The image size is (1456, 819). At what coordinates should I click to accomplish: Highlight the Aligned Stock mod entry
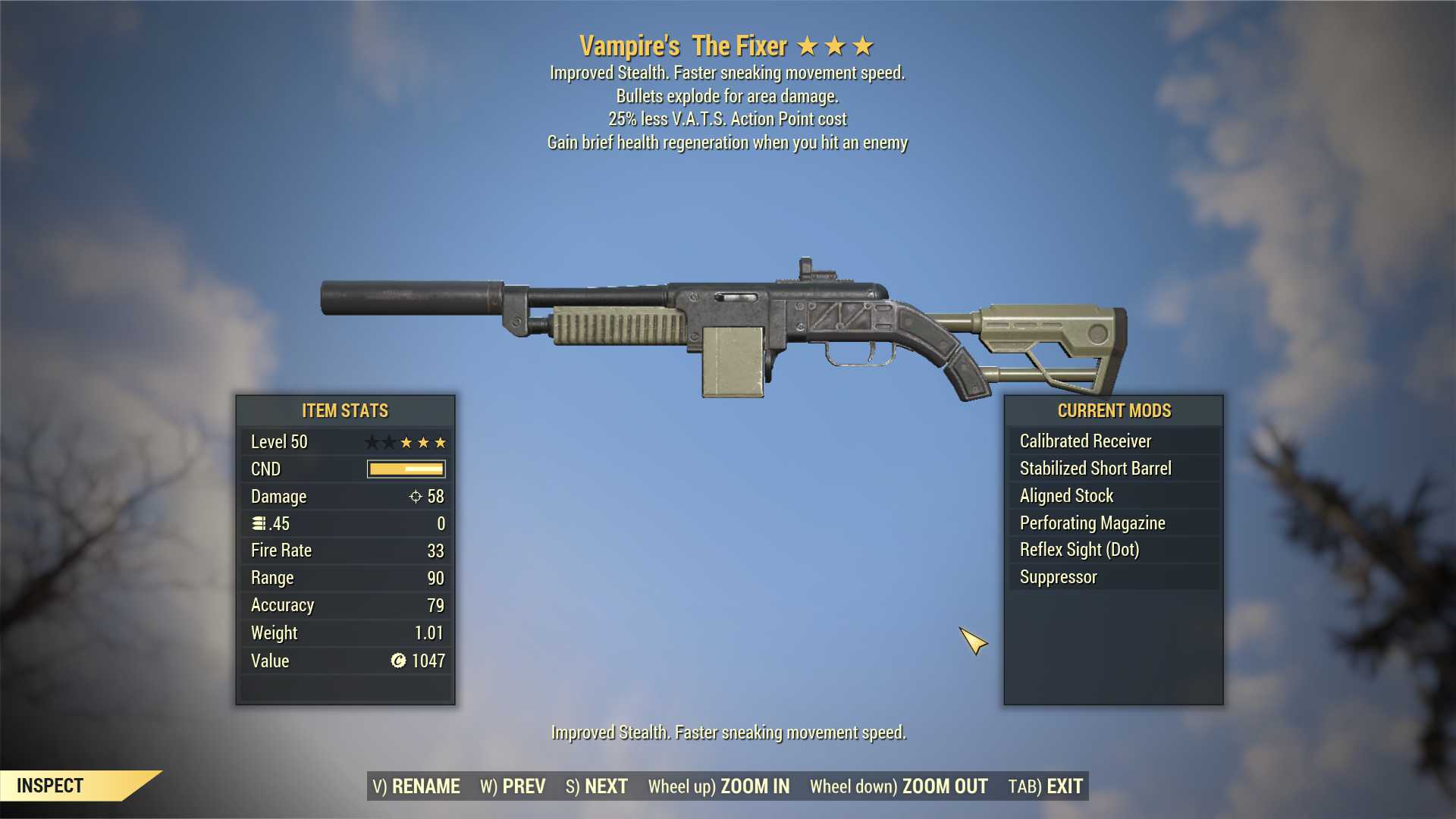coord(1066,496)
